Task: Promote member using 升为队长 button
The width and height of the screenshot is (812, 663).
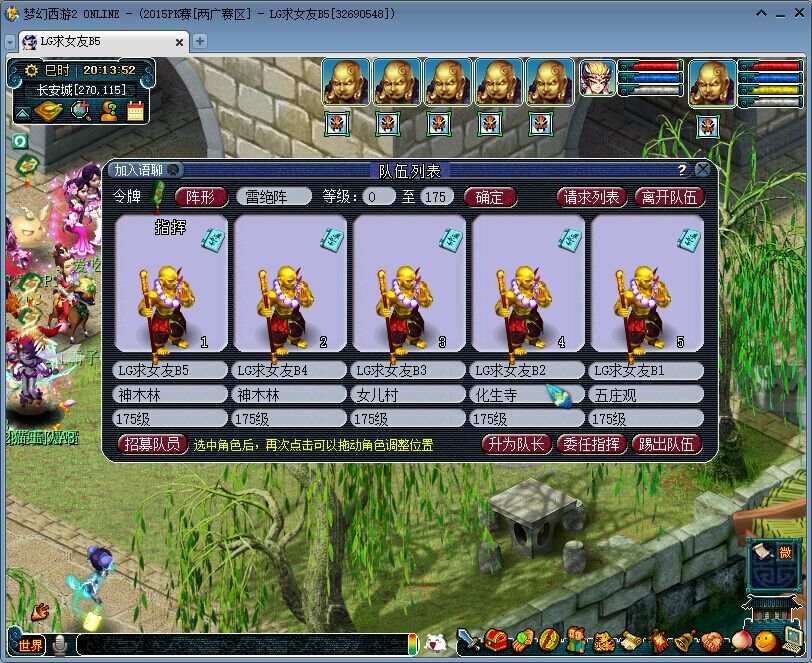Action: pos(516,444)
